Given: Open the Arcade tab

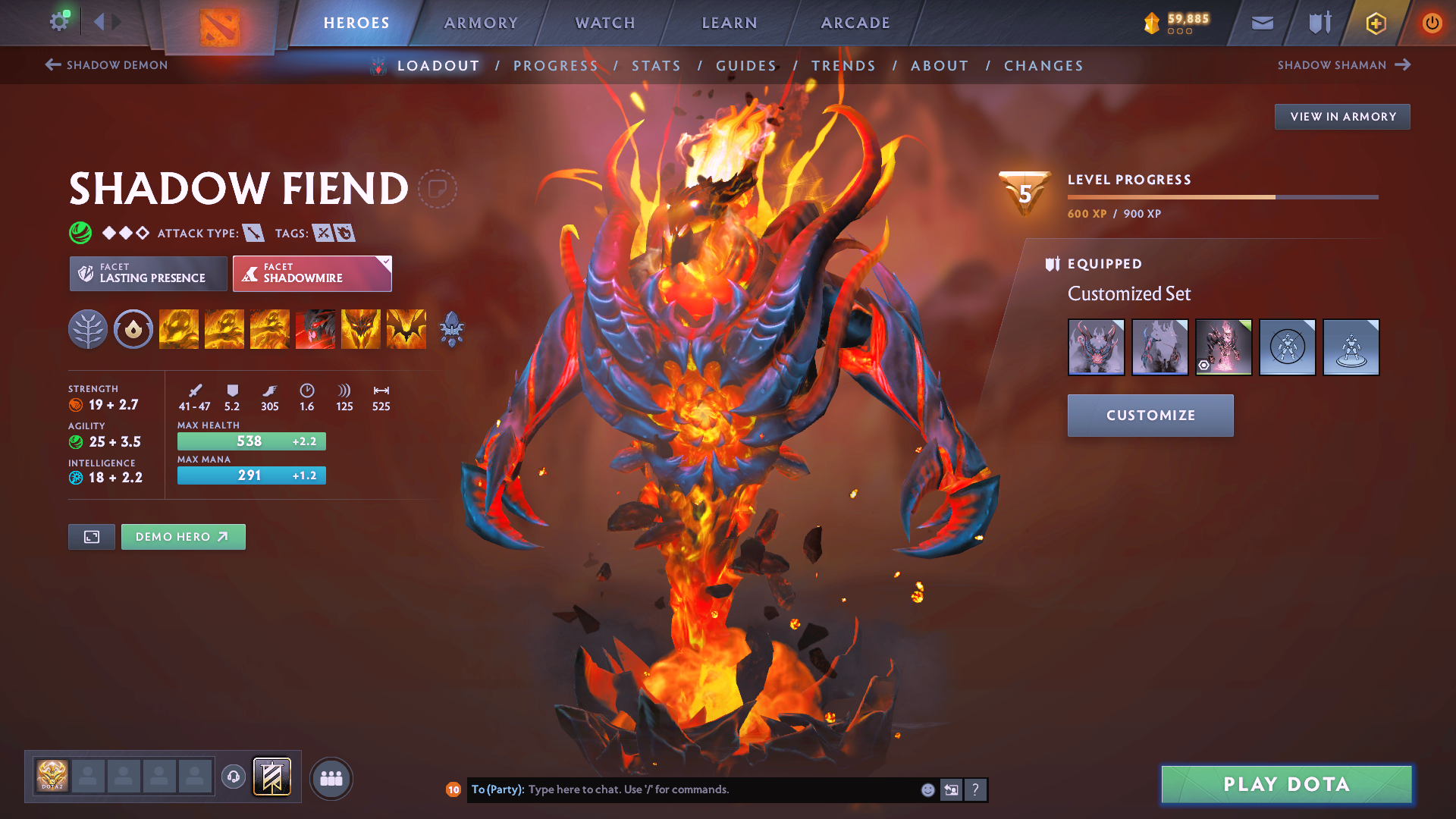Looking at the screenshot, I should point(855,23).
